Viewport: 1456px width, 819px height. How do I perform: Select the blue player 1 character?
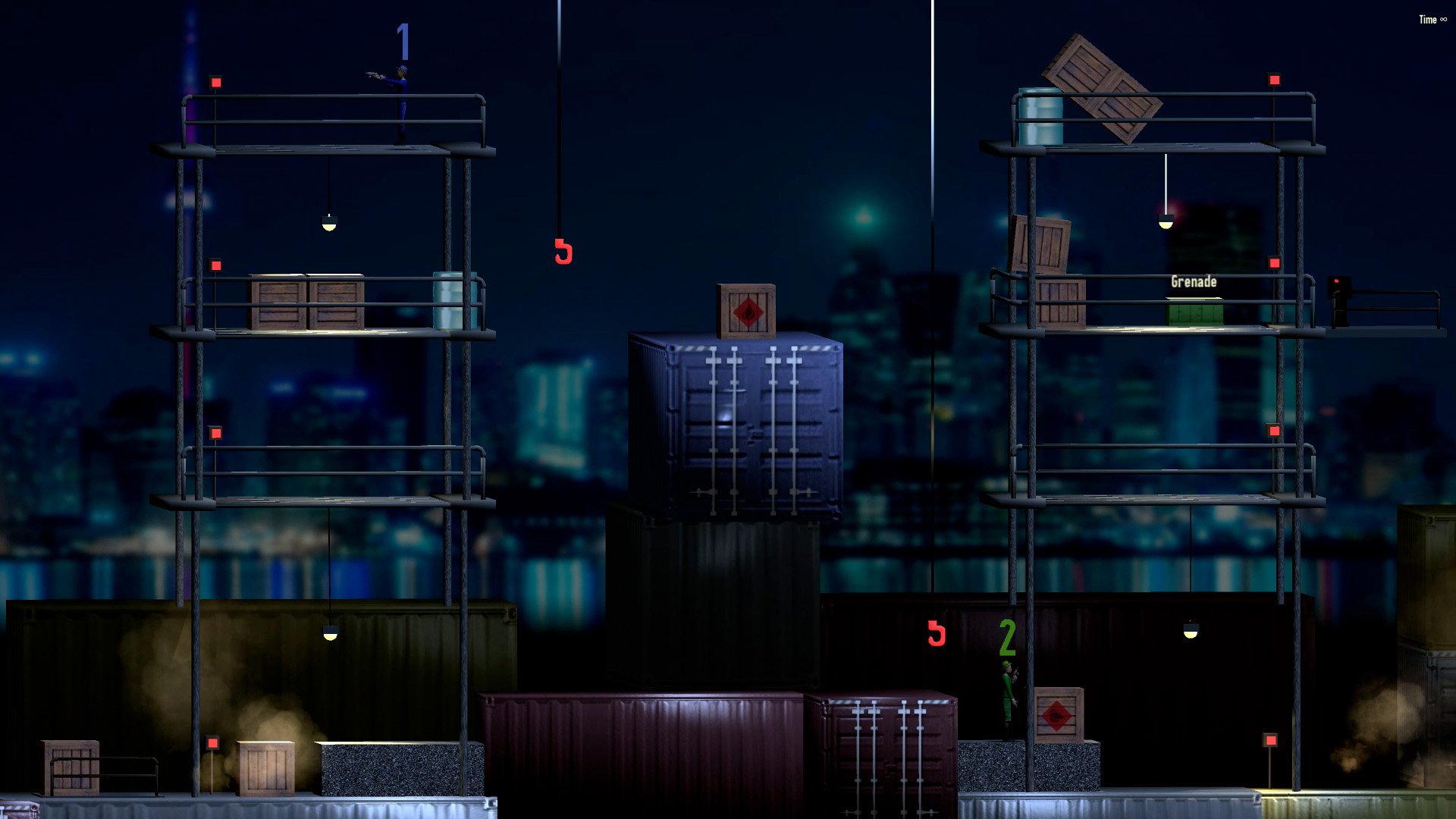coord(402,99)
